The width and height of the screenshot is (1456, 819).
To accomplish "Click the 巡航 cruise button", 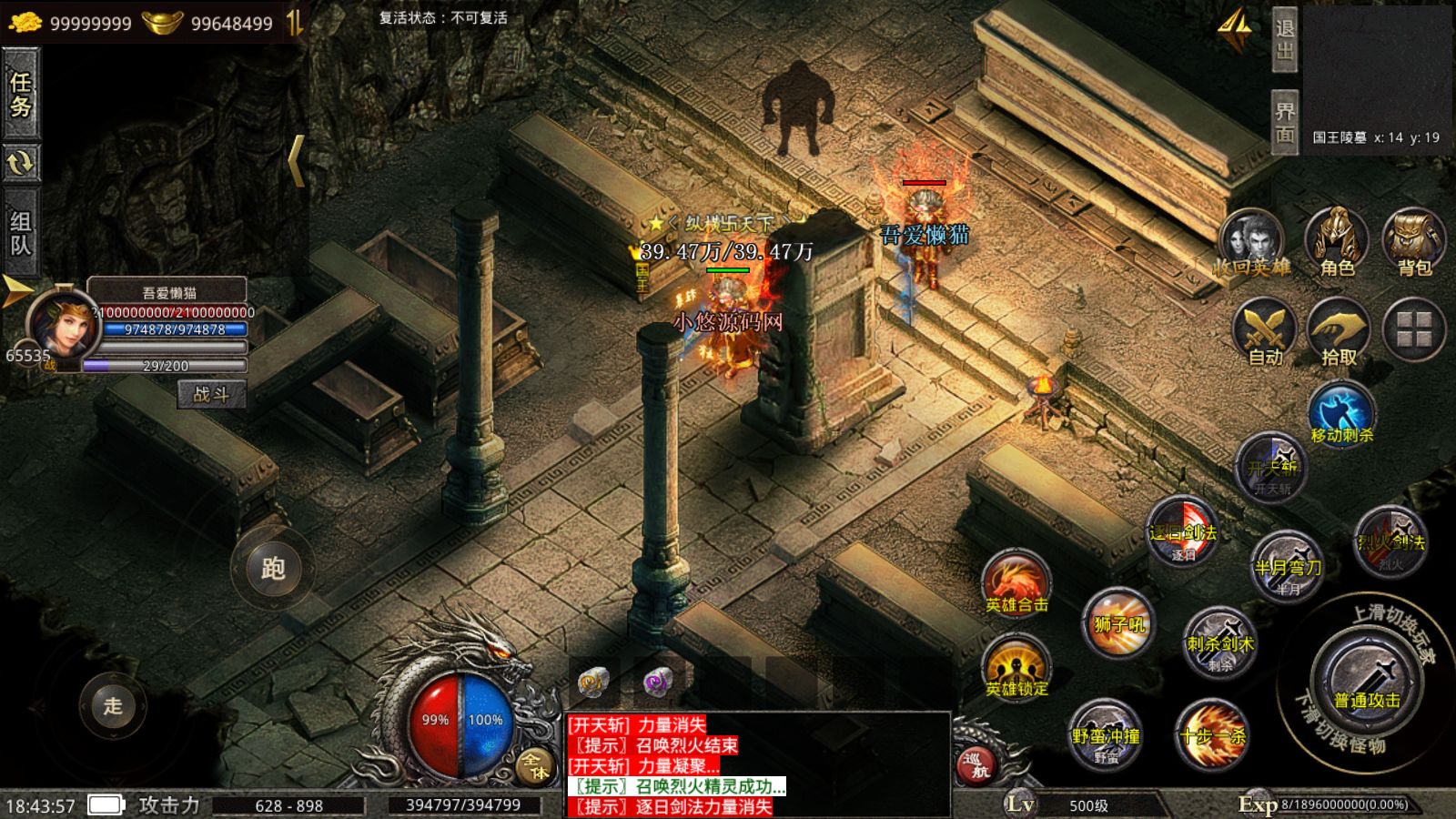I will (976, 764).
